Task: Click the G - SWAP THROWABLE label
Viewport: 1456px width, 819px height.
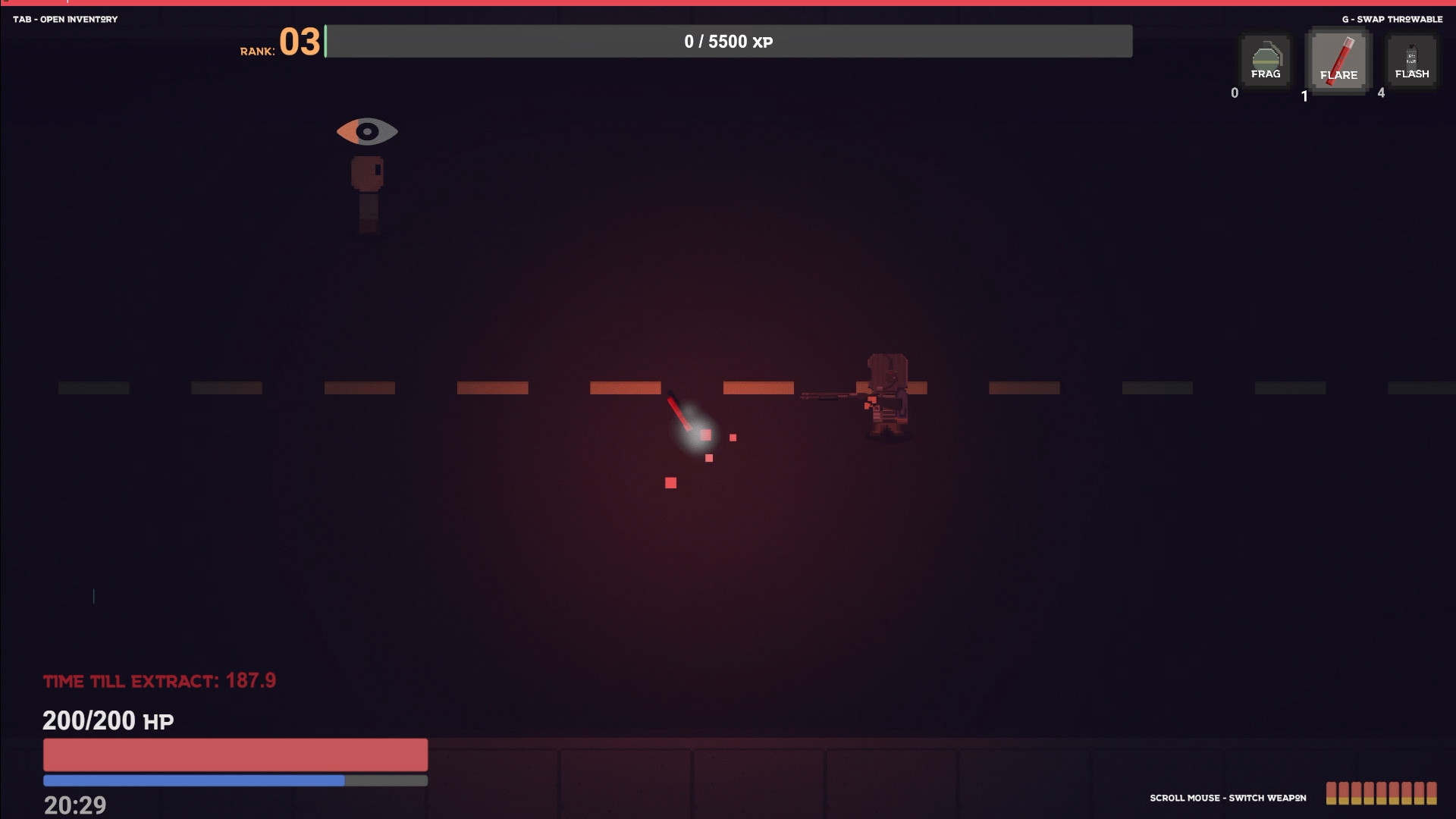Action: click(1392, 19)
